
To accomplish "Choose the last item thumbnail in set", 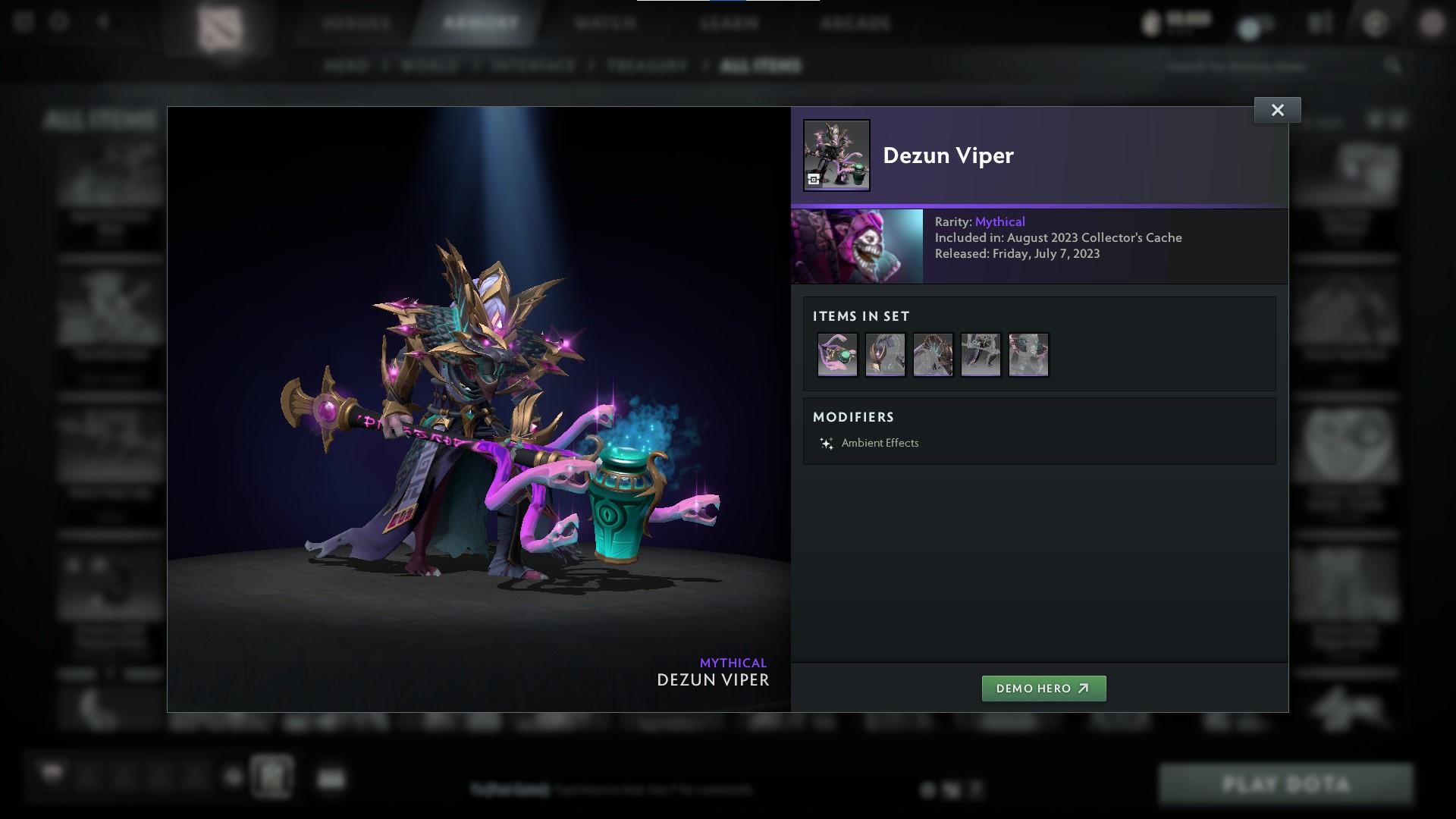I will (x=1028, y=354).
